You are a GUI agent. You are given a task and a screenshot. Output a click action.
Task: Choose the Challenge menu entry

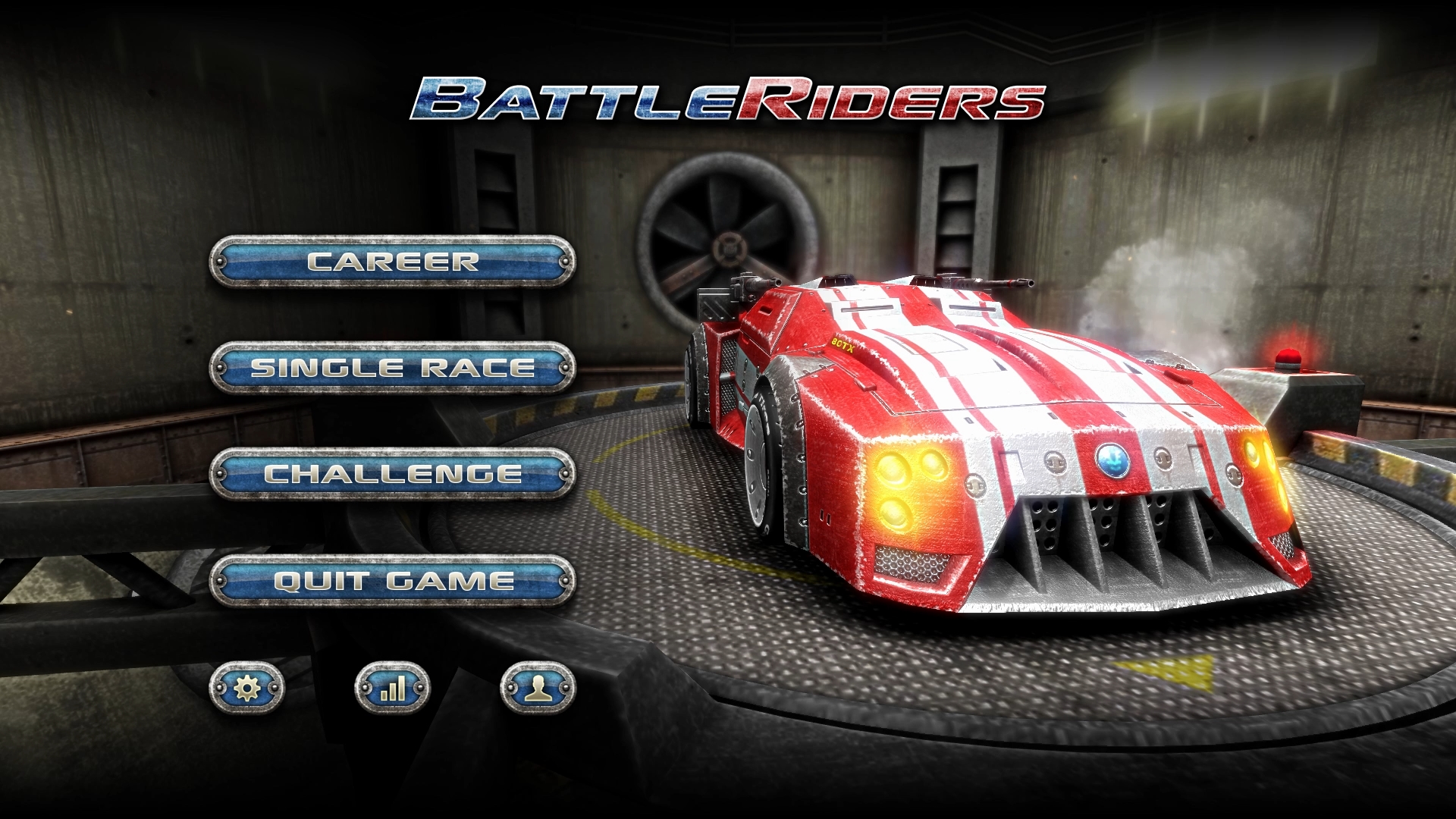tap(392, 474)
